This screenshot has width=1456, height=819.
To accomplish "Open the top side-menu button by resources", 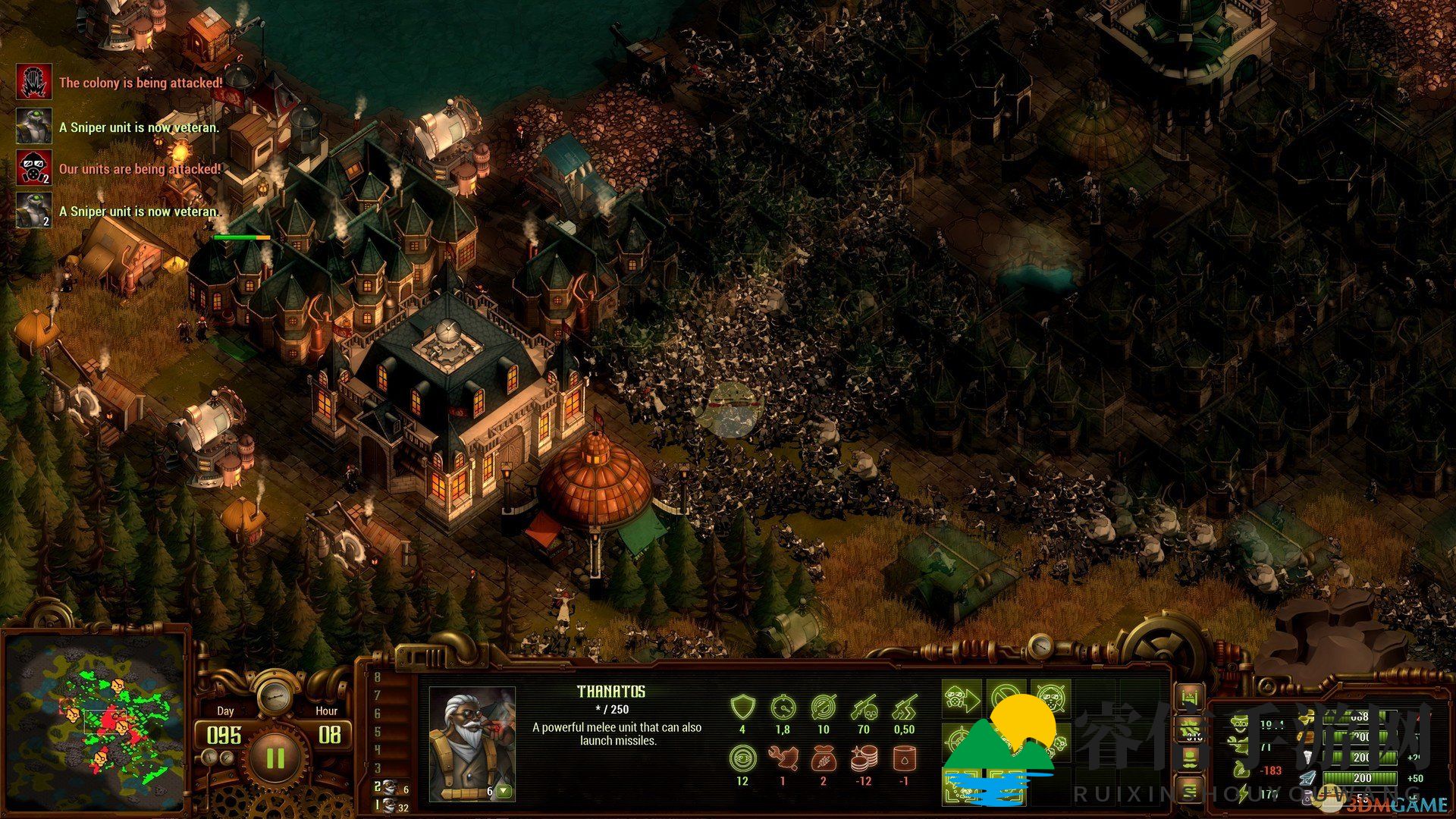I will point(1188,697).
